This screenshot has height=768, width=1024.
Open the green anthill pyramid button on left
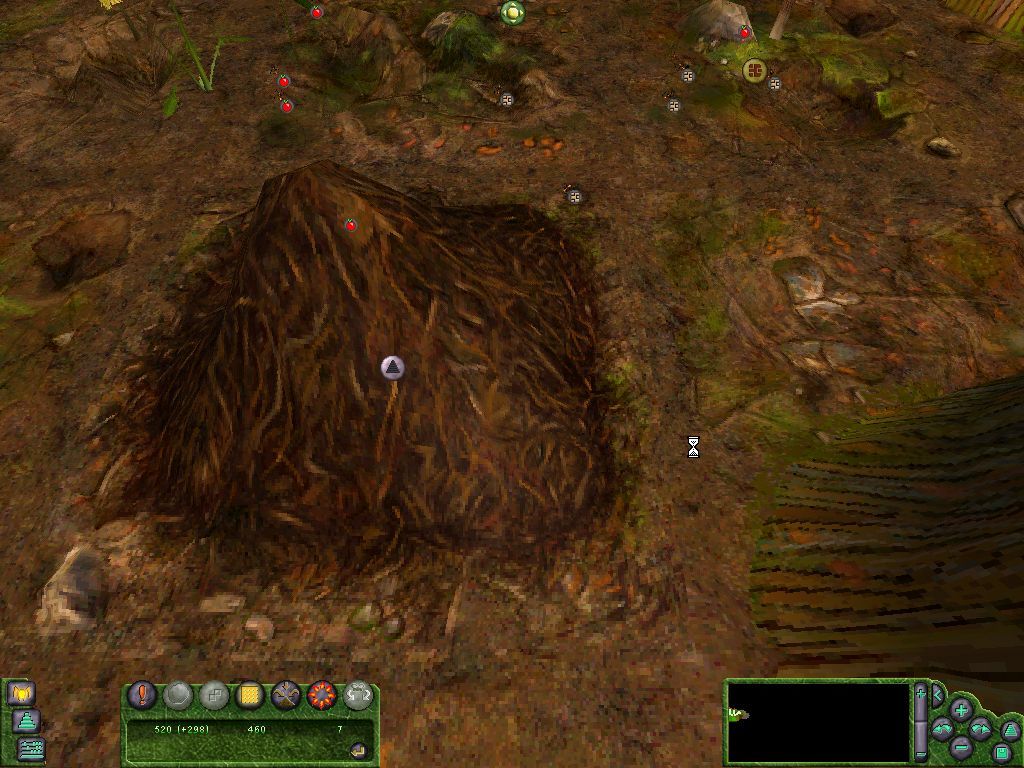tap(26, 720)
